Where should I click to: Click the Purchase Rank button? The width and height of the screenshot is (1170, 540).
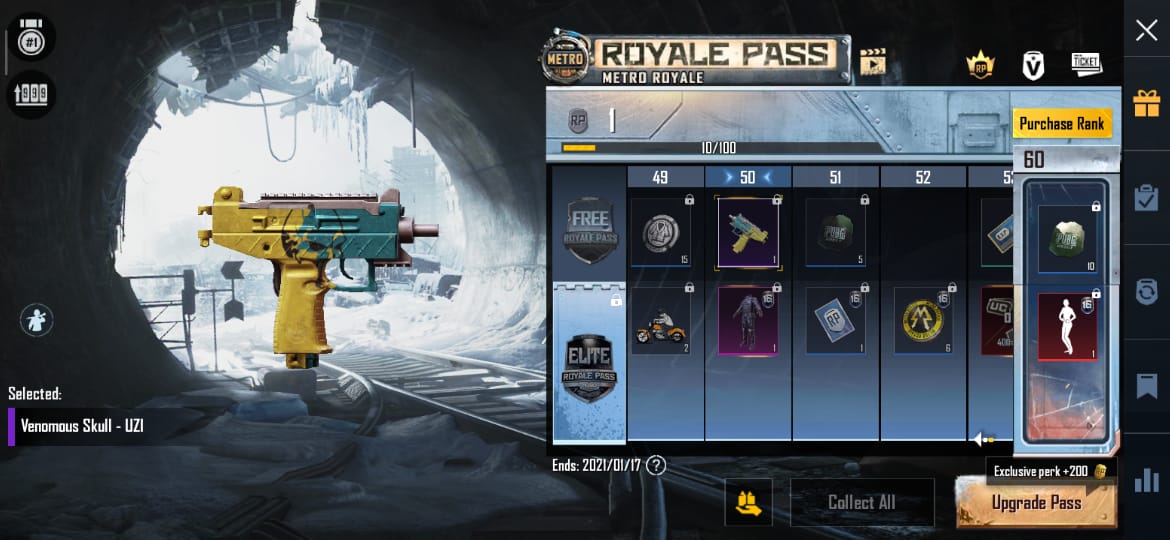point(1061,124)
